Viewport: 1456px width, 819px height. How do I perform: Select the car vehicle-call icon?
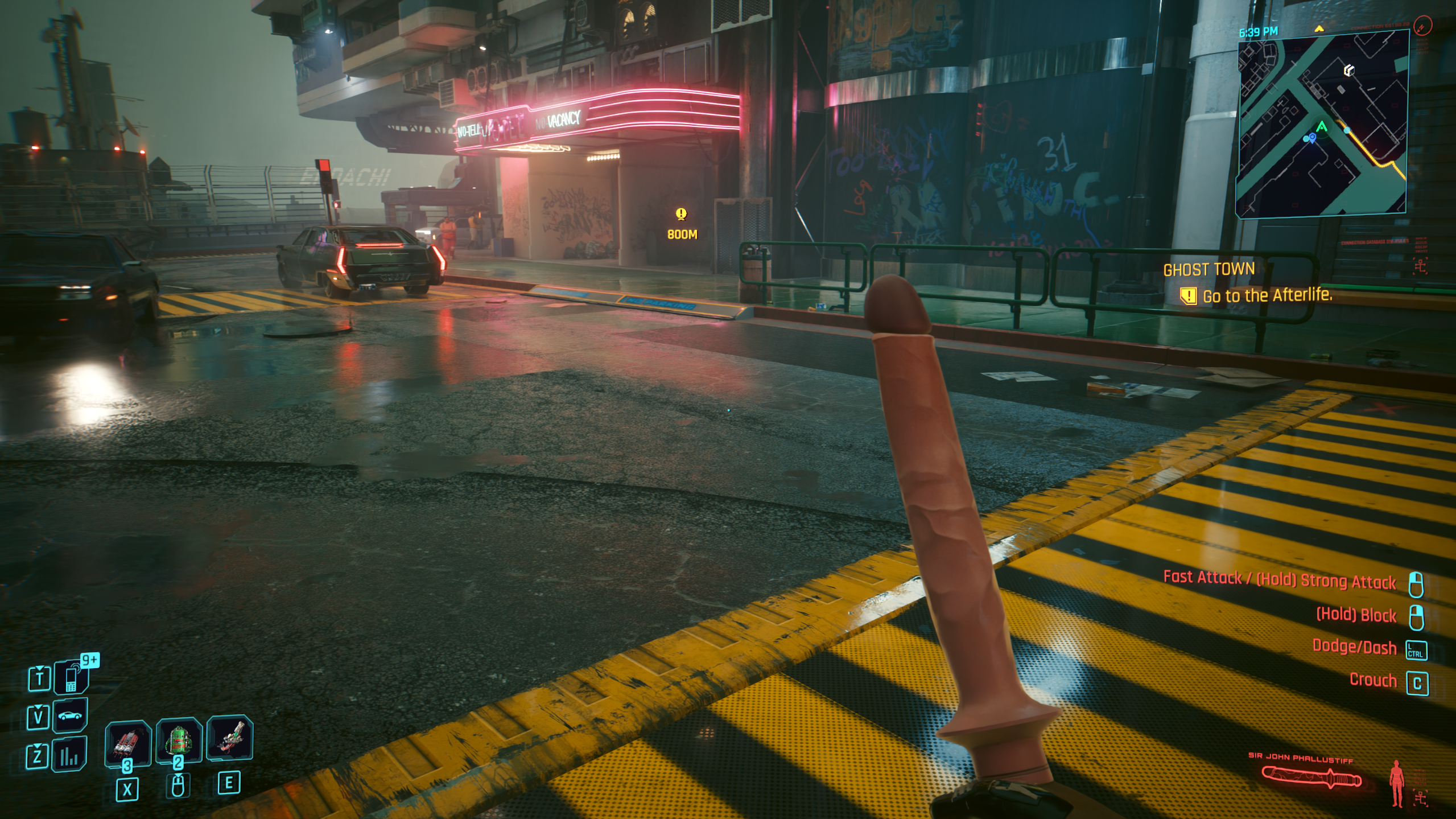(x=69, y=715)
